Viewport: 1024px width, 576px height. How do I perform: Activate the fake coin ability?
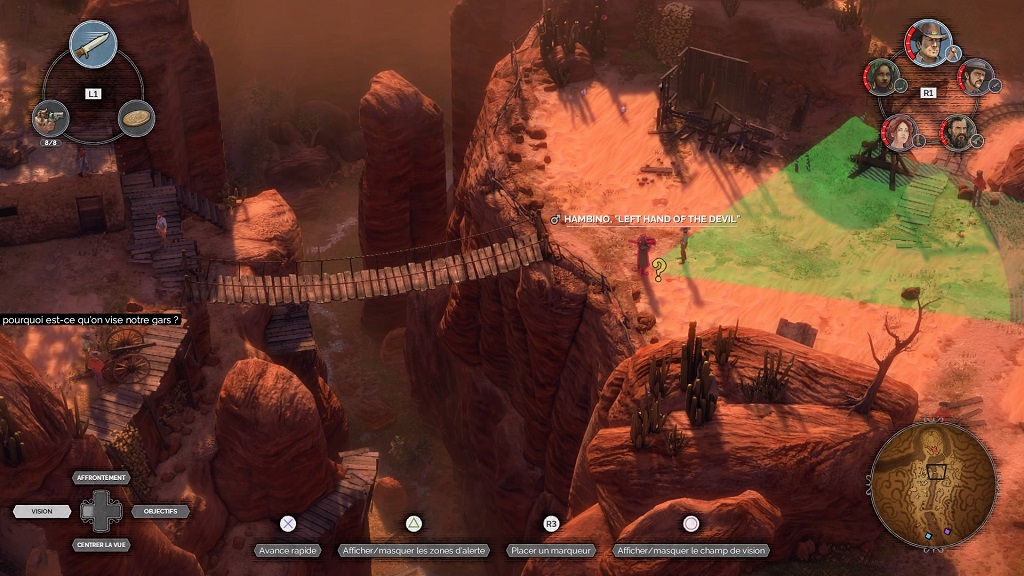tap(136, 118)
